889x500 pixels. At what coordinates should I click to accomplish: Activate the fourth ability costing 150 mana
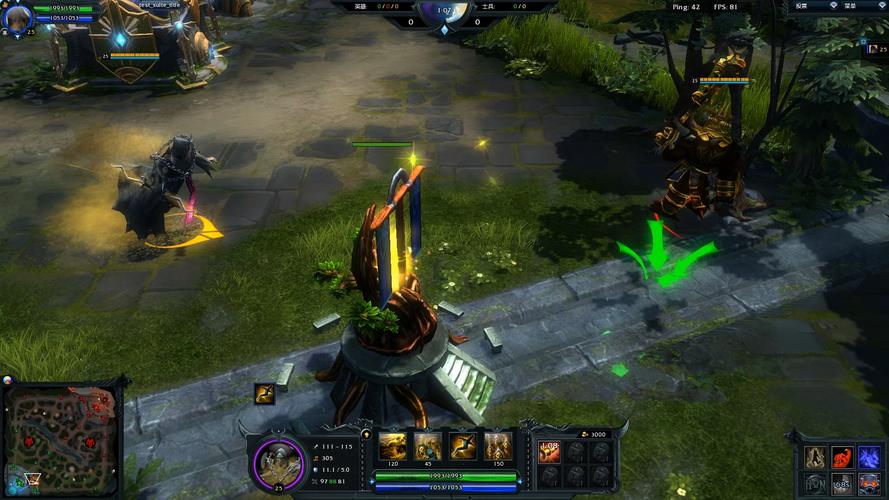(x=498, y=446)
